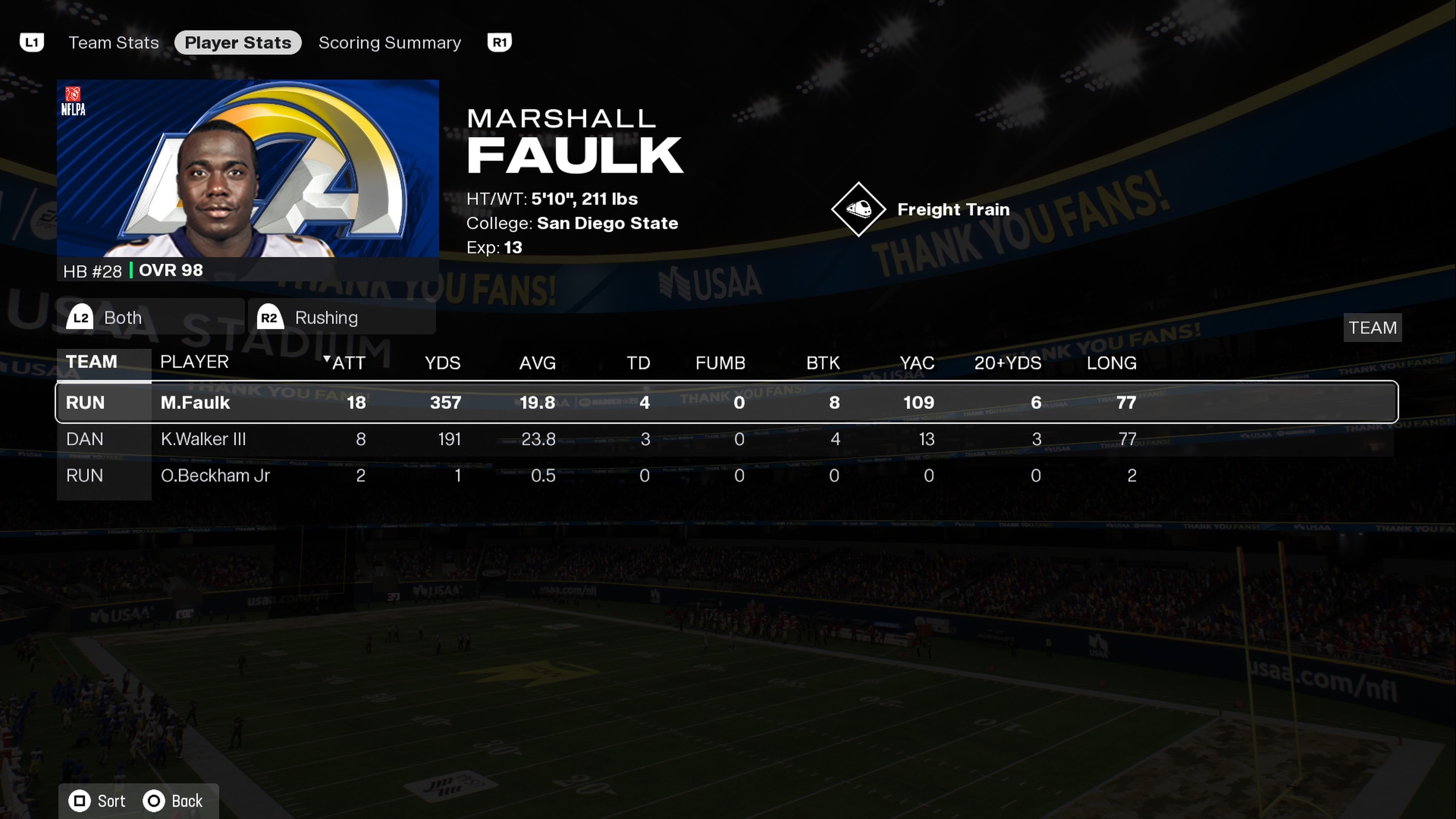Select the Player Stats tab
The width and height of the screenshot is (1456, 819).
click(237, 43)
